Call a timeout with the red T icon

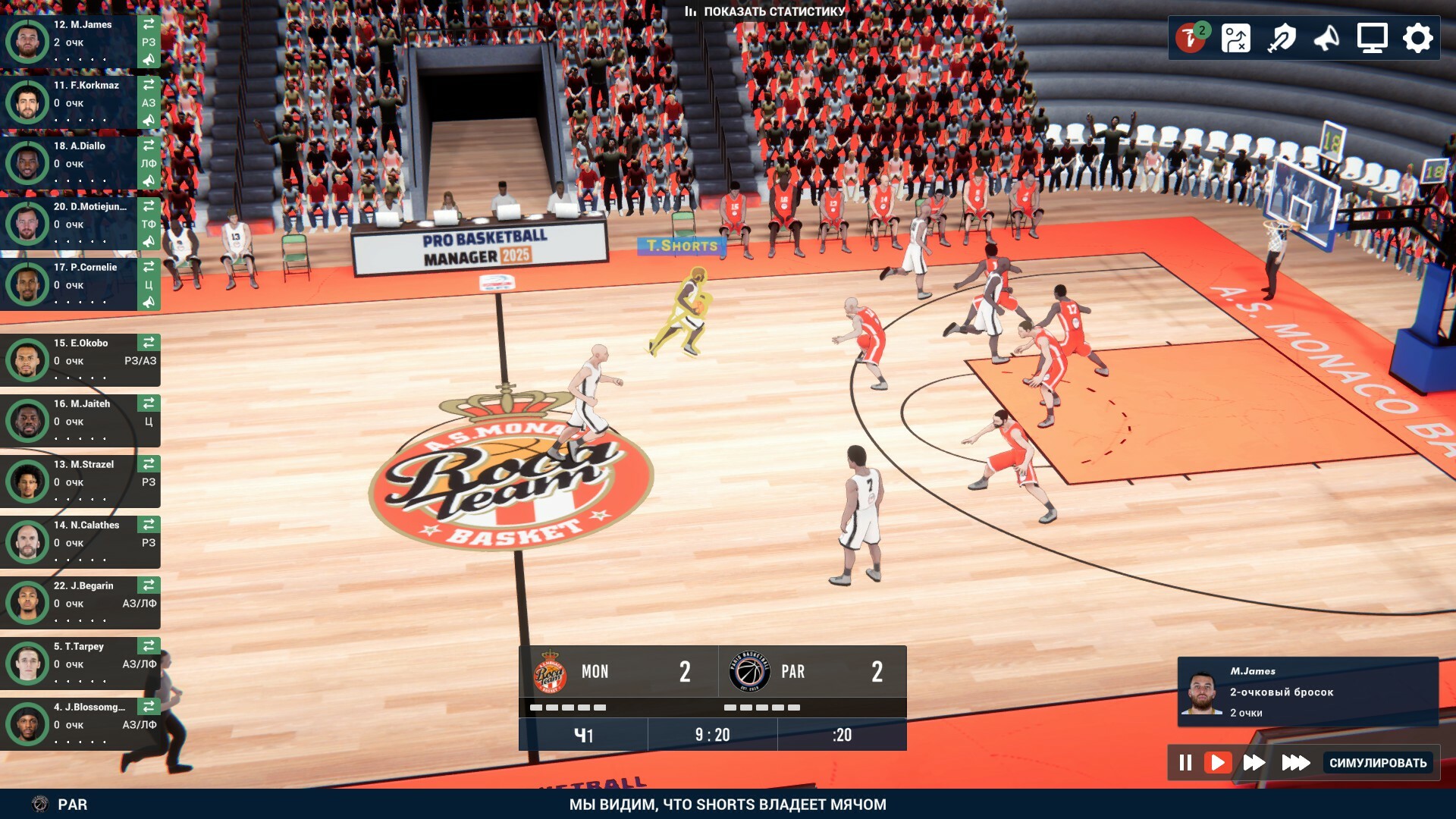[1191, 38]
